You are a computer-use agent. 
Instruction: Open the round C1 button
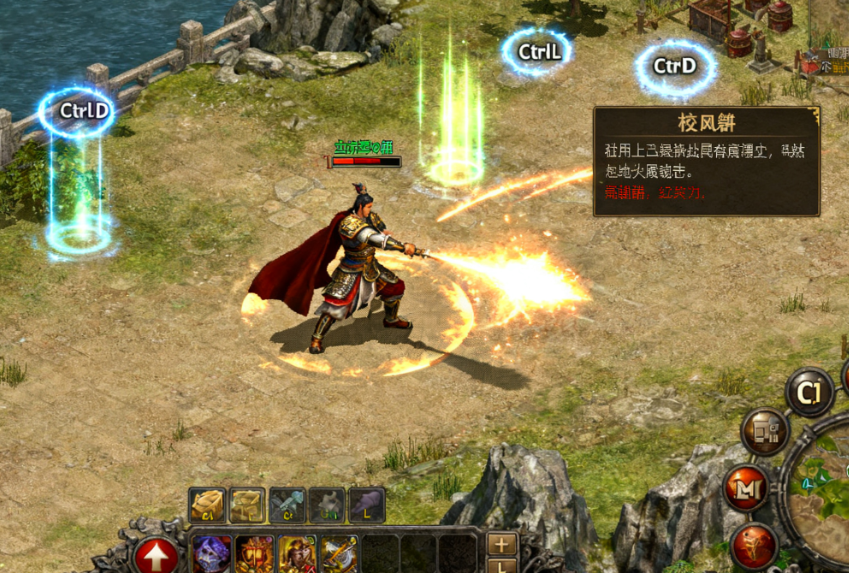click(x=810, y=391)
